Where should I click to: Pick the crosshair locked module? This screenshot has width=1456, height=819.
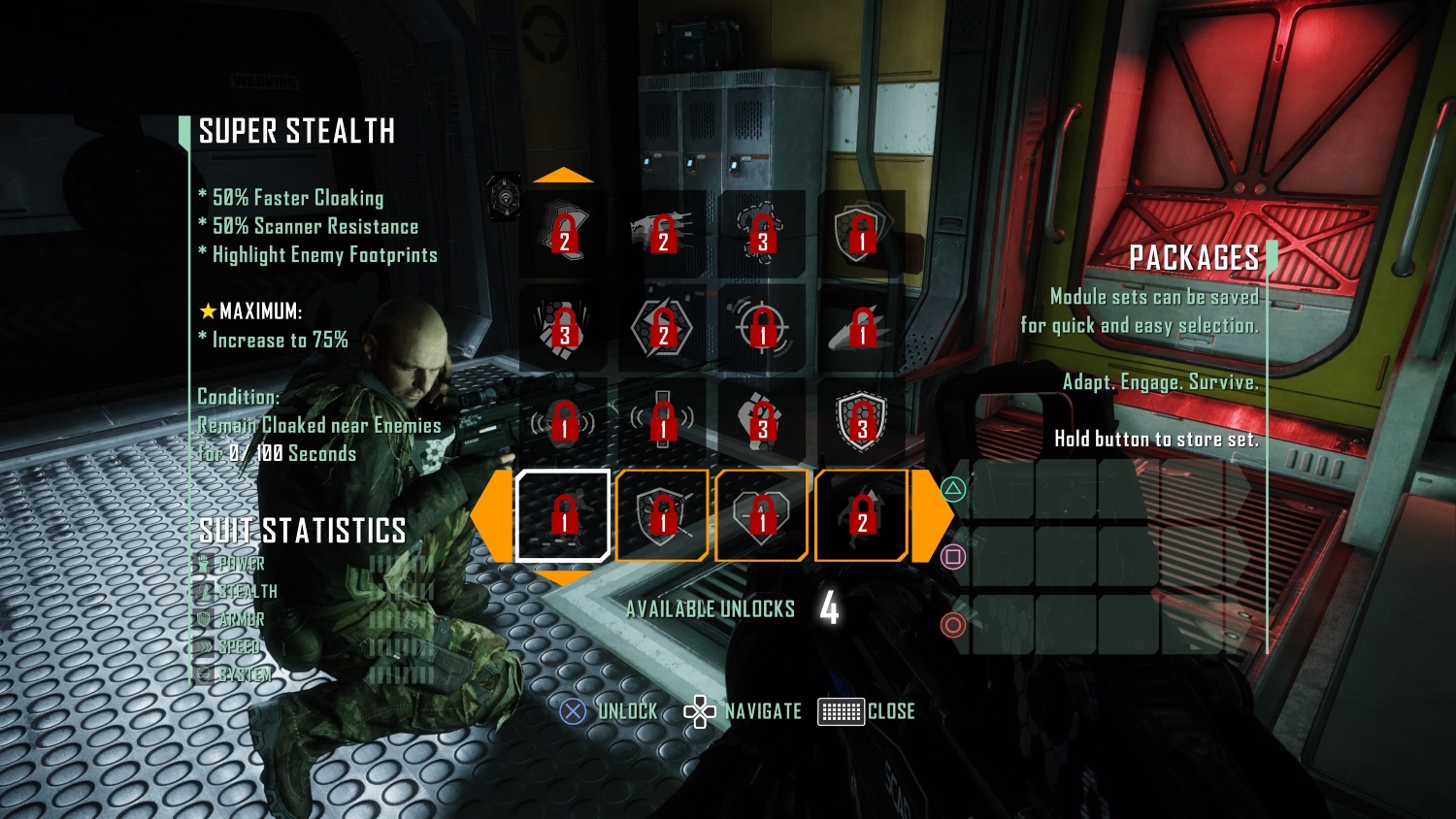pos(762,327)
